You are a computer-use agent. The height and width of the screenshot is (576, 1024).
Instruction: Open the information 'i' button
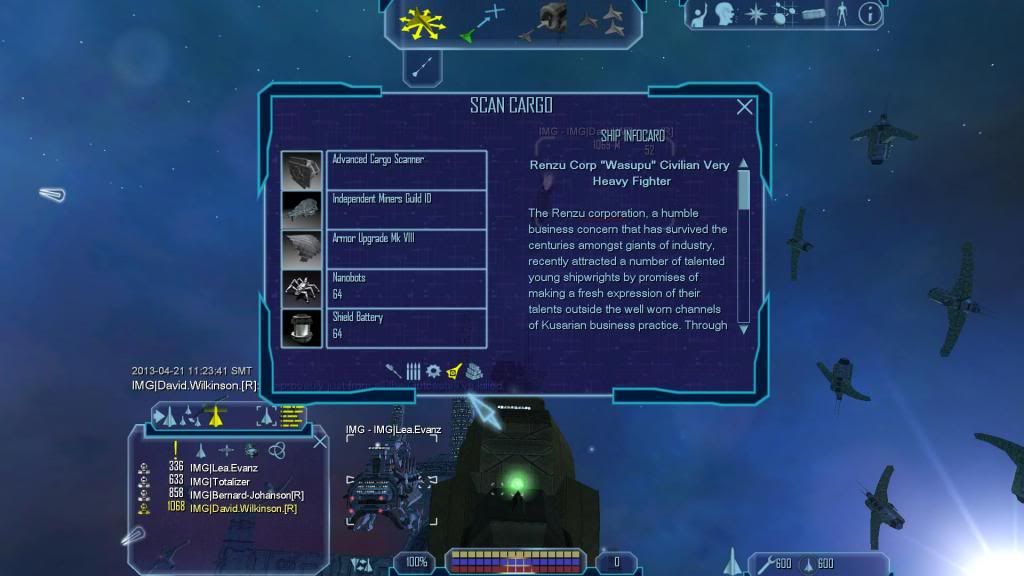coord(869,14)
